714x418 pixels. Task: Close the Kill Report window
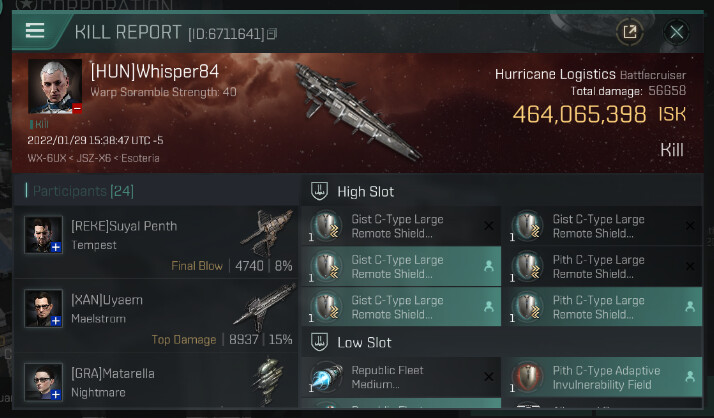677,32
